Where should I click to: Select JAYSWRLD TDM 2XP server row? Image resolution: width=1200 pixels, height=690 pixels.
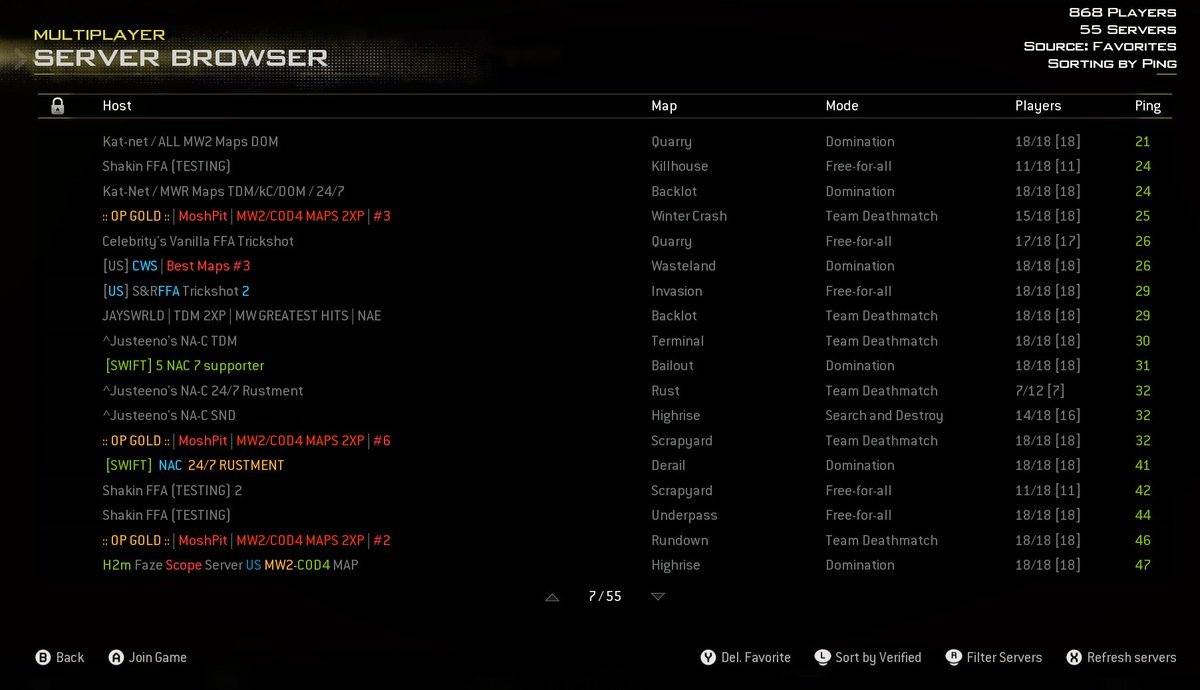point(241,316)
